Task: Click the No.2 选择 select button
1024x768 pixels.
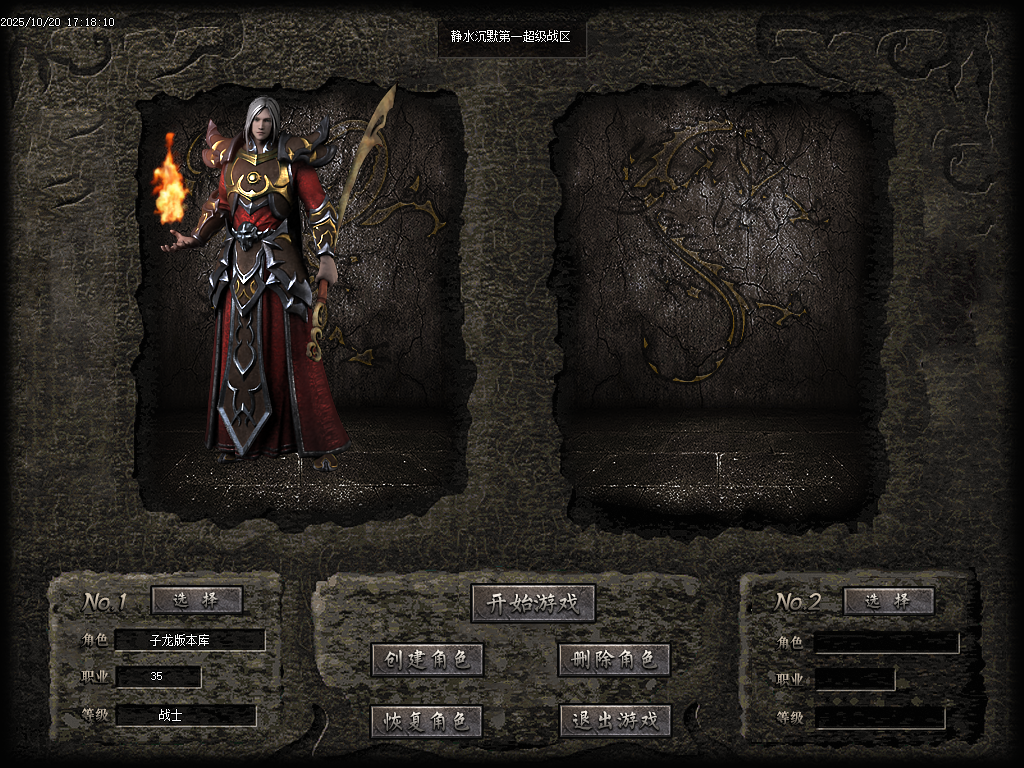Action: click(888, 601)
